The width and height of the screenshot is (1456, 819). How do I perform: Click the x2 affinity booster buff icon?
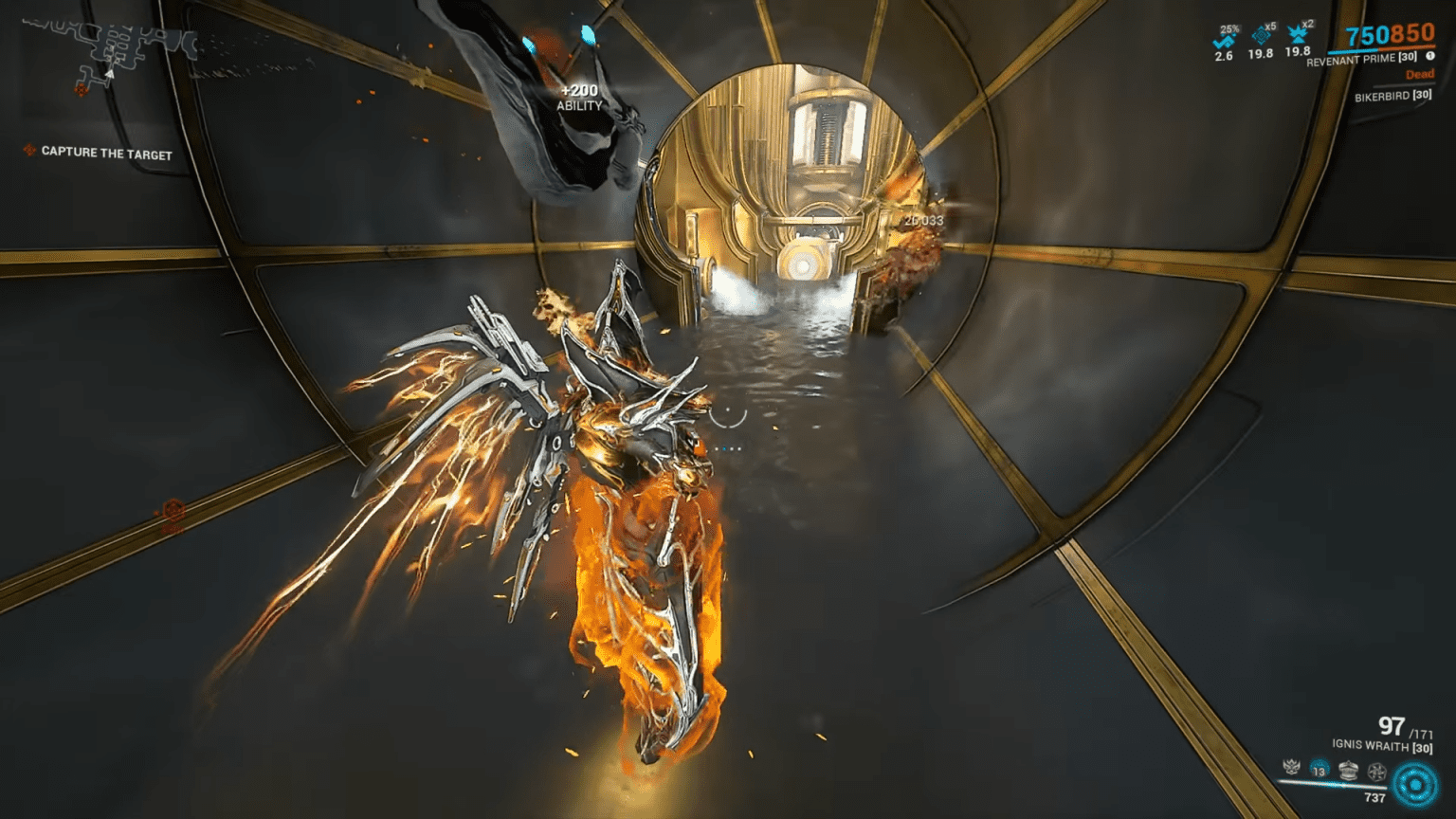(x=1298, y=34)
